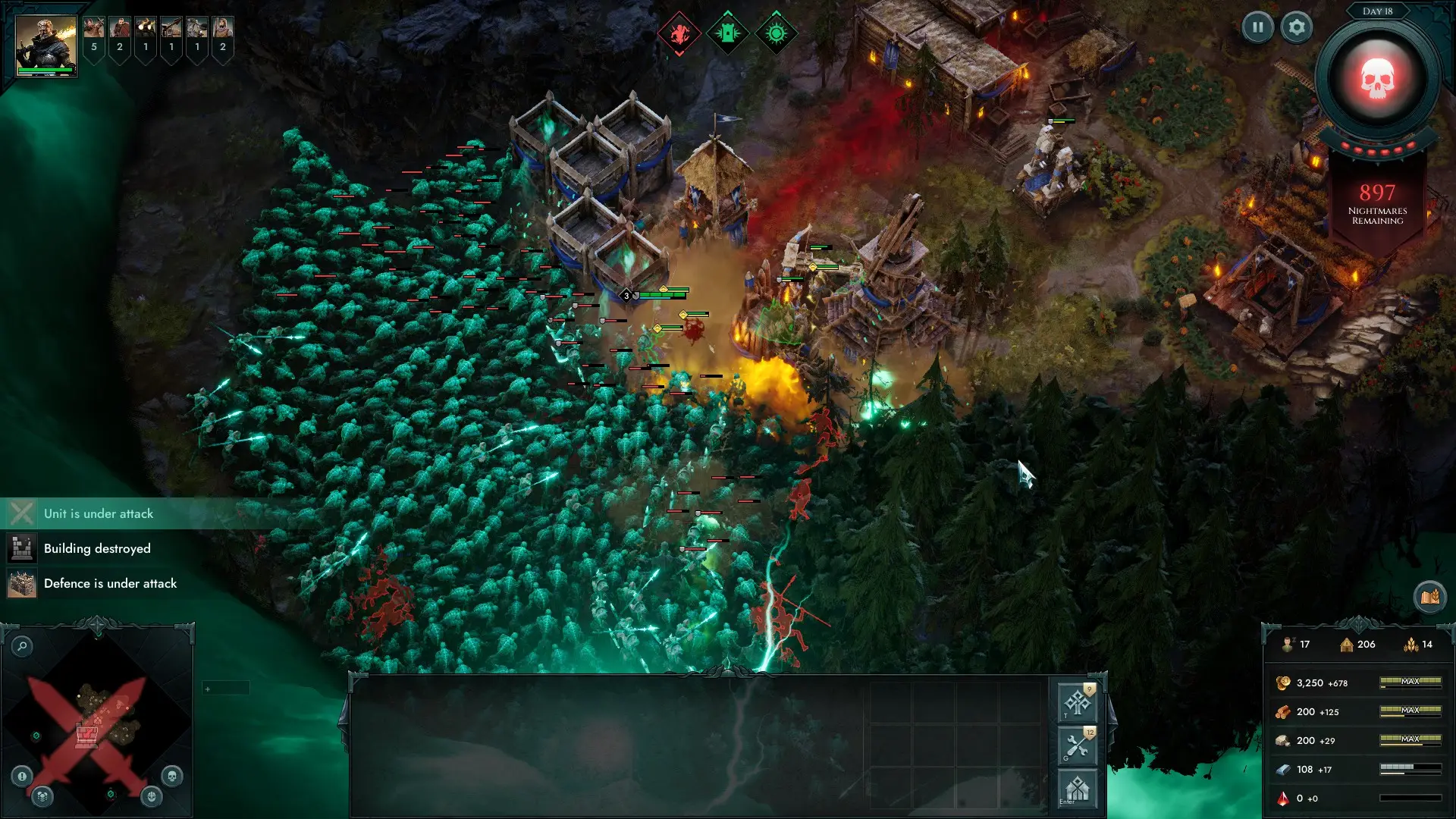Pause the game with the pause button
This screenshot has width=1456, height=819.
(x=1257, y=27)
